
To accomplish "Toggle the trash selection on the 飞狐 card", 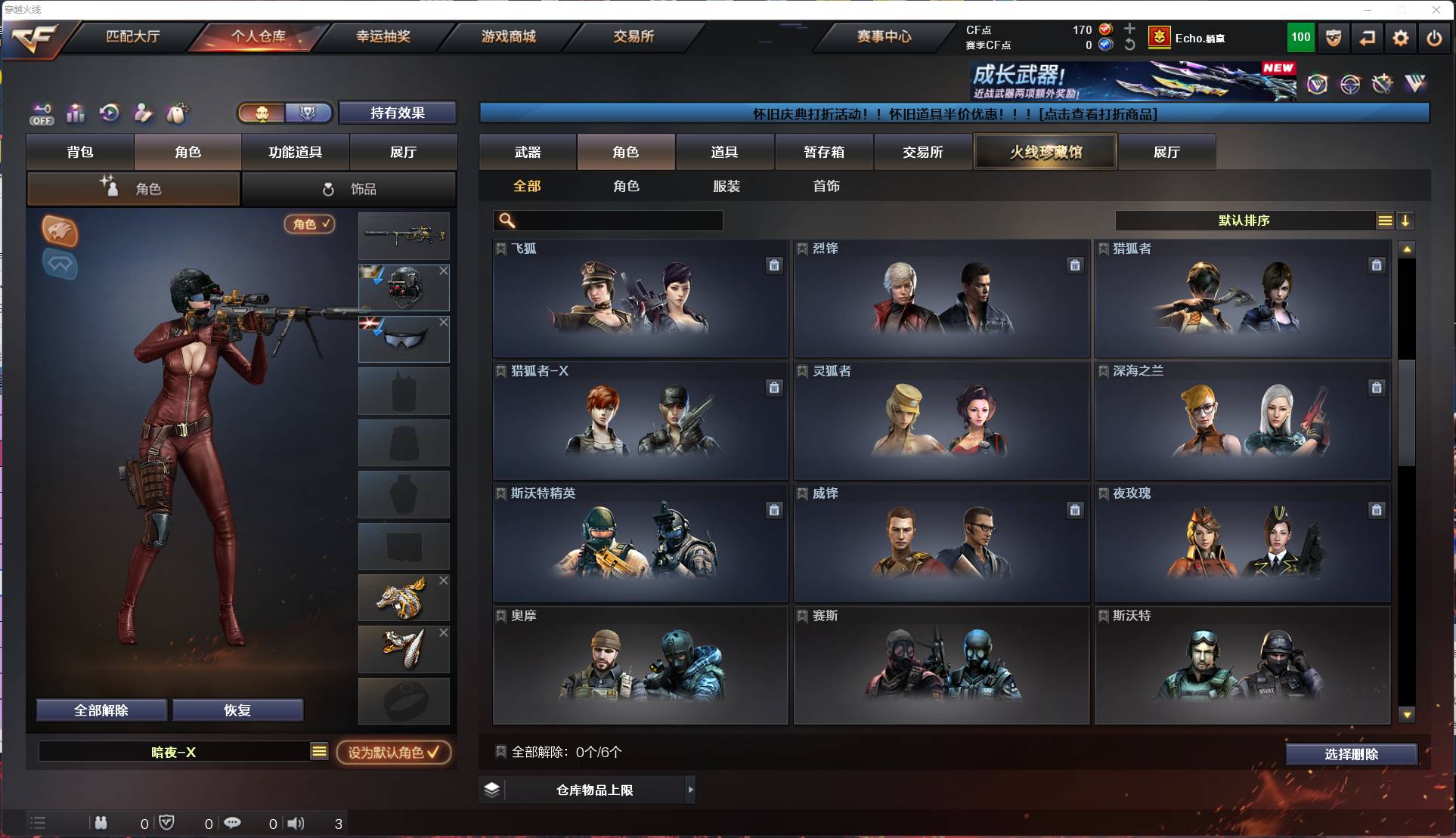I will point(774,265).
